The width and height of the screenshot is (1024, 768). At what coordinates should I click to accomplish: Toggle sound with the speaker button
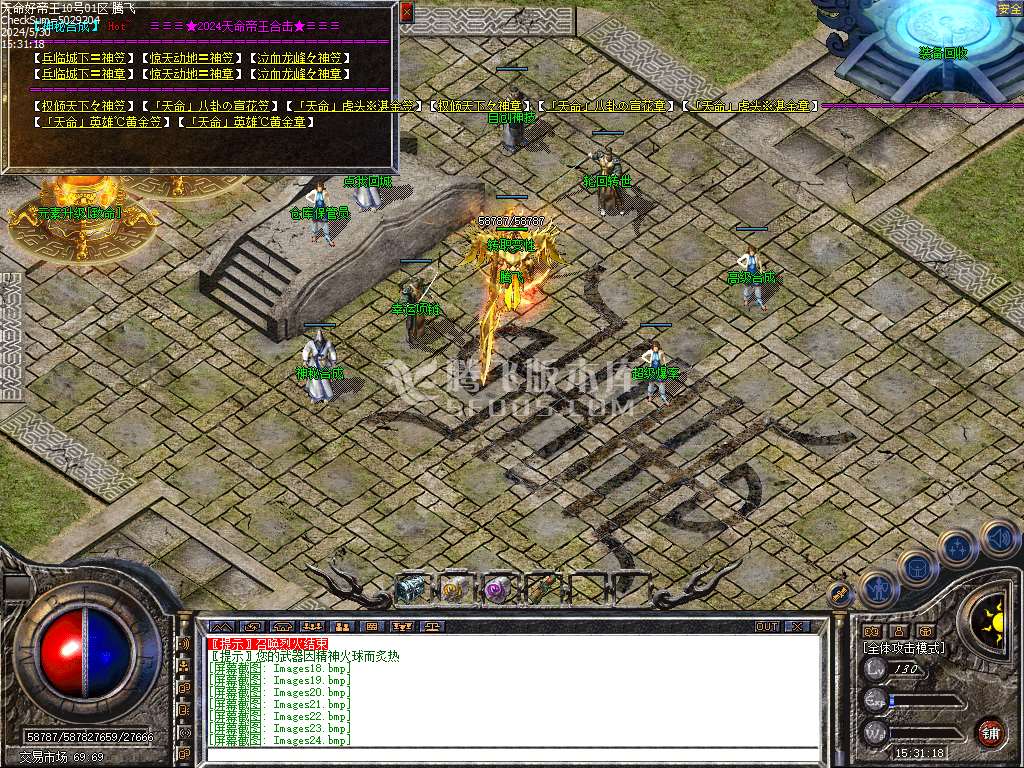click(999, 540)
